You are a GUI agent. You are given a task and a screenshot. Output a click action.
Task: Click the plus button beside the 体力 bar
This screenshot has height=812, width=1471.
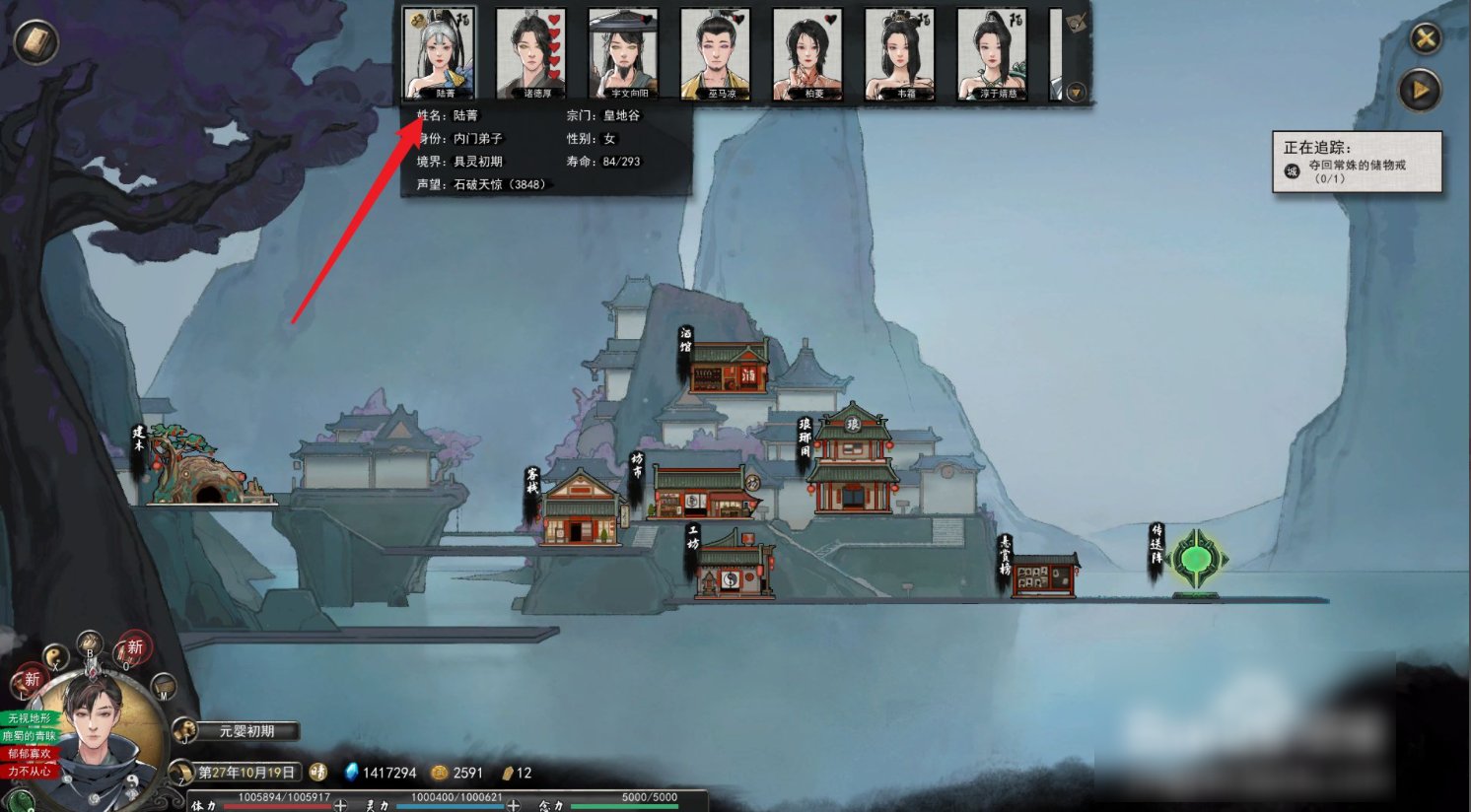point(340,805)
